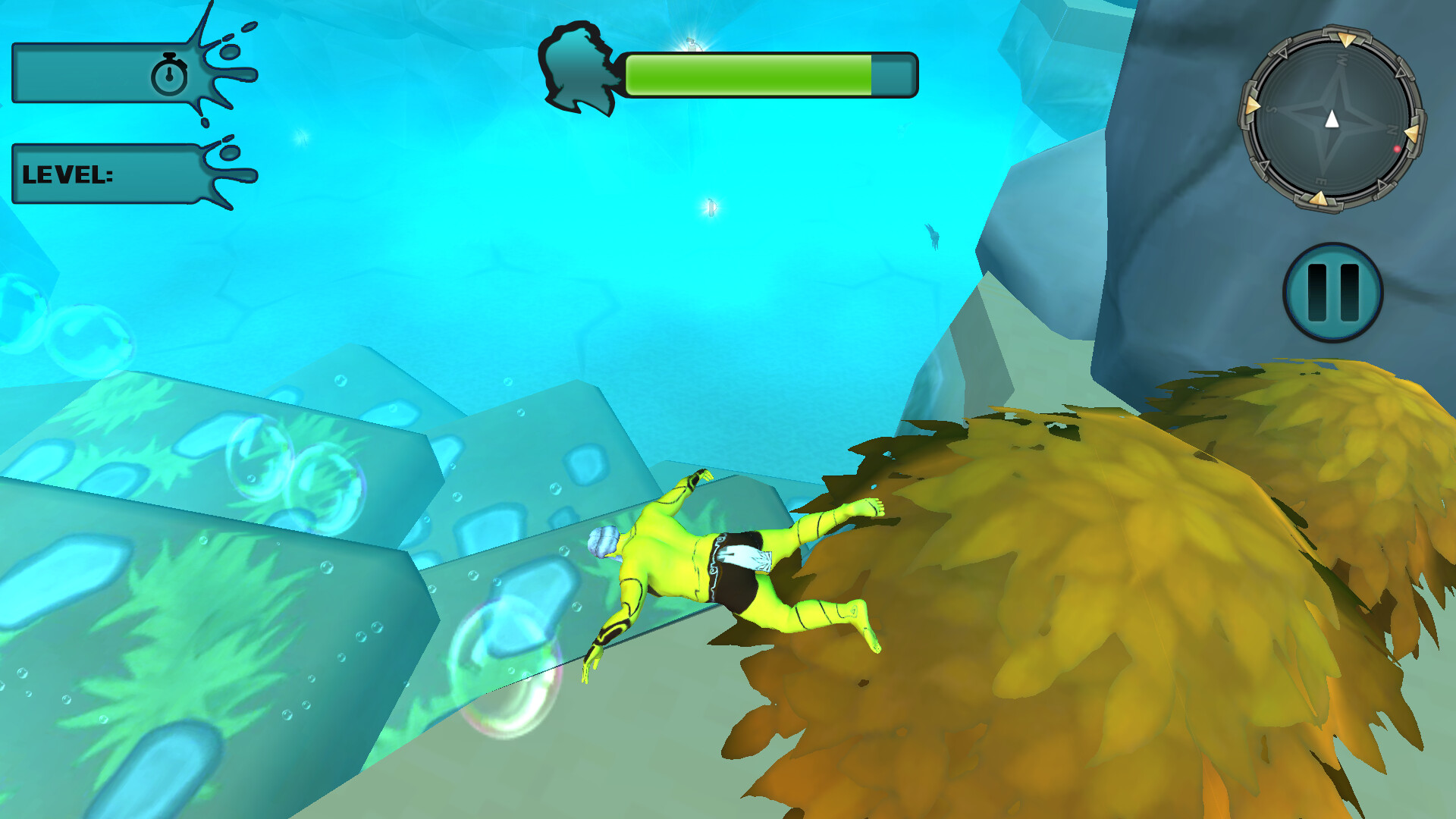The width and height of the screenshot is (1456, 819).
Task: Click the stopwatch timer icon
Action: pos(168,76)
